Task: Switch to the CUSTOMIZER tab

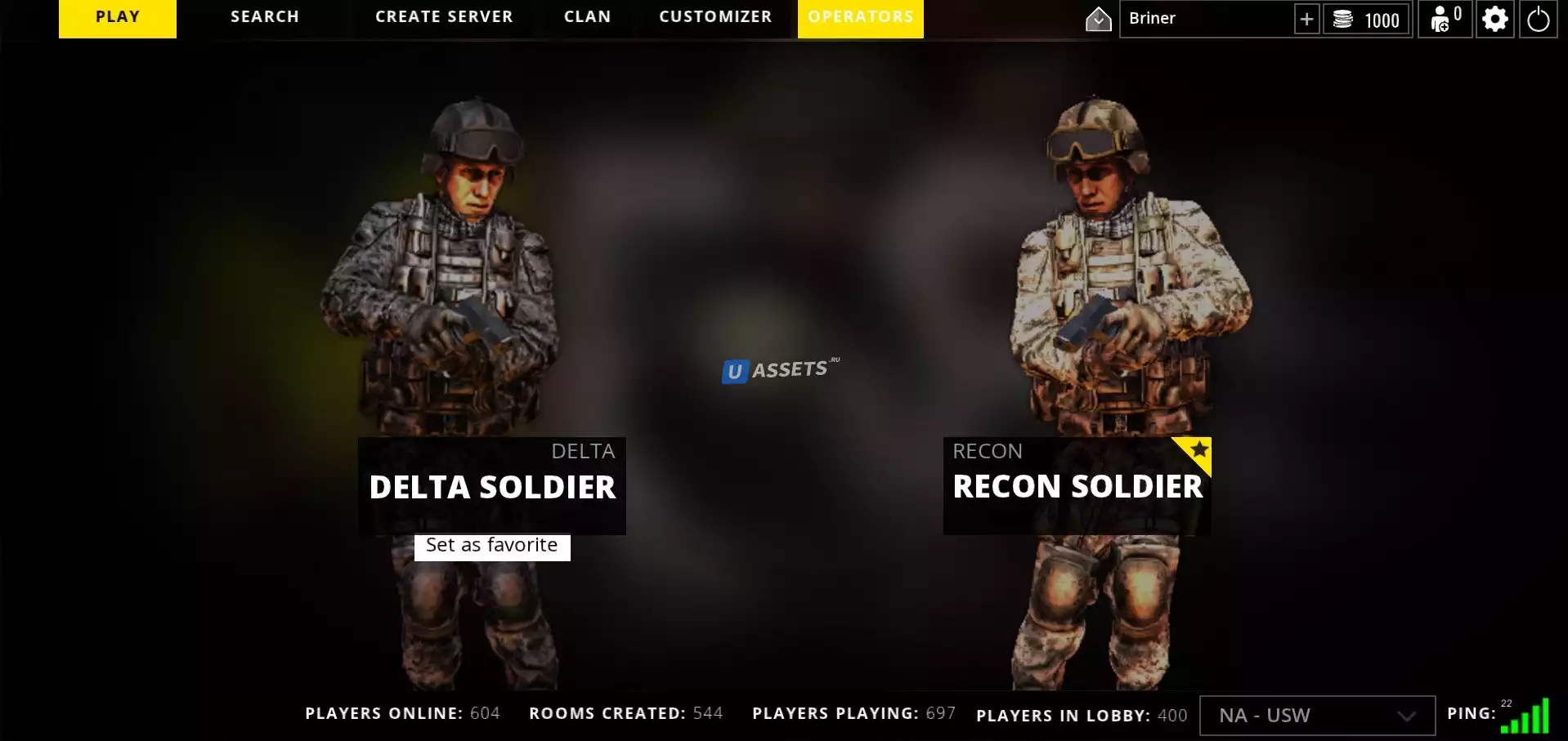Action: [x=715, y=18]
